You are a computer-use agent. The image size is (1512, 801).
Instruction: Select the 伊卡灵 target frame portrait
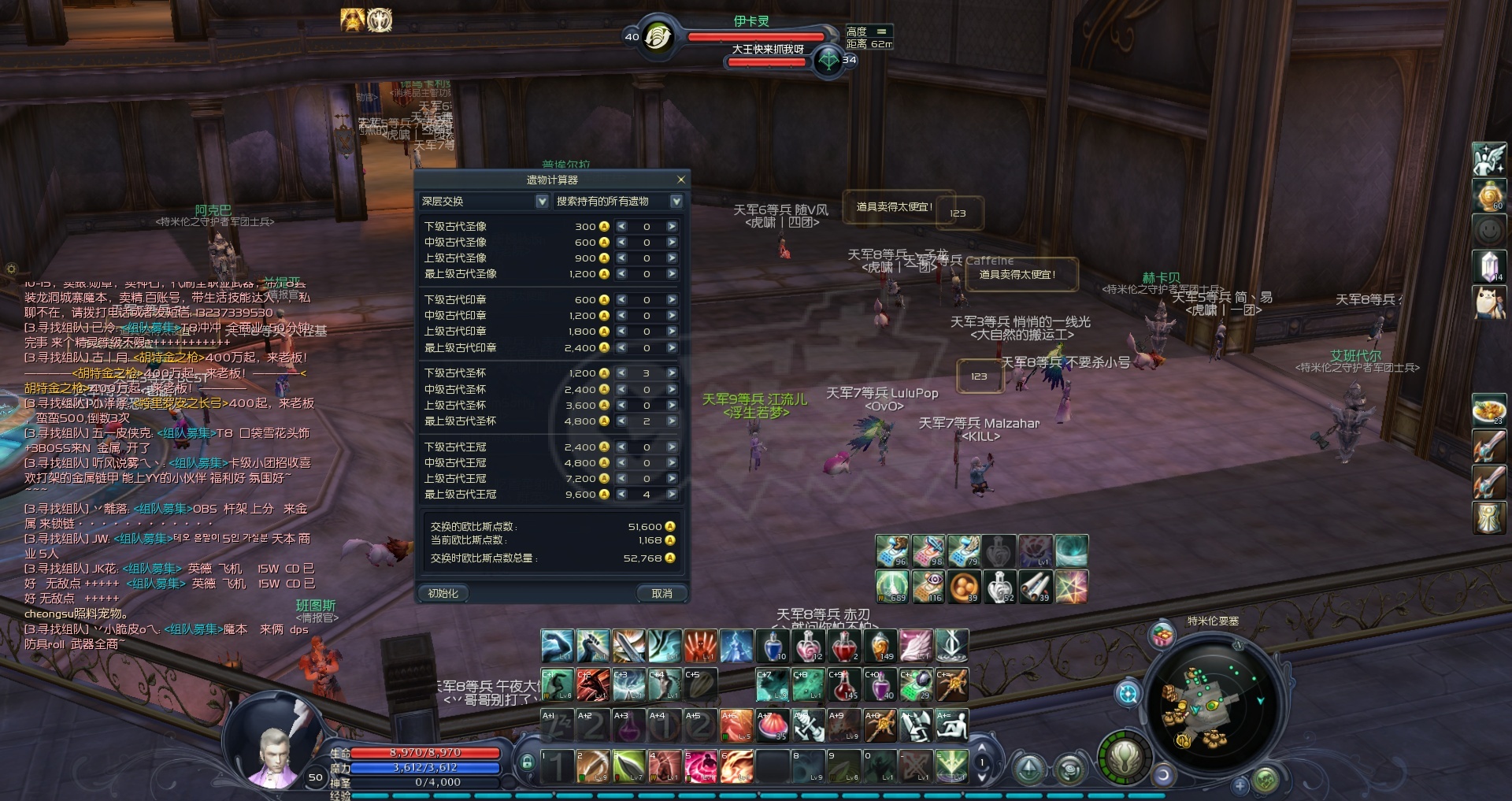point(658,36)
